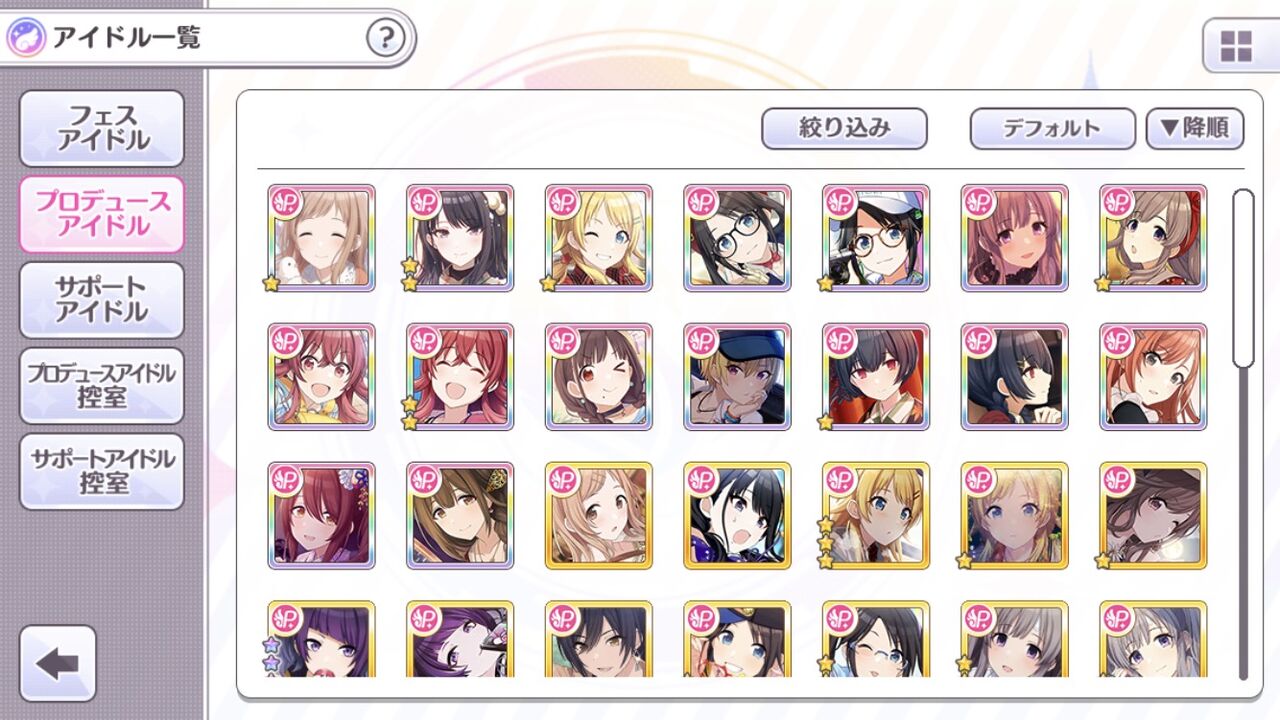Viewport: 1280px width, 720px height.
Task: Reselect the プロデュースアイドル tab
Action: [x=99, y=215]
